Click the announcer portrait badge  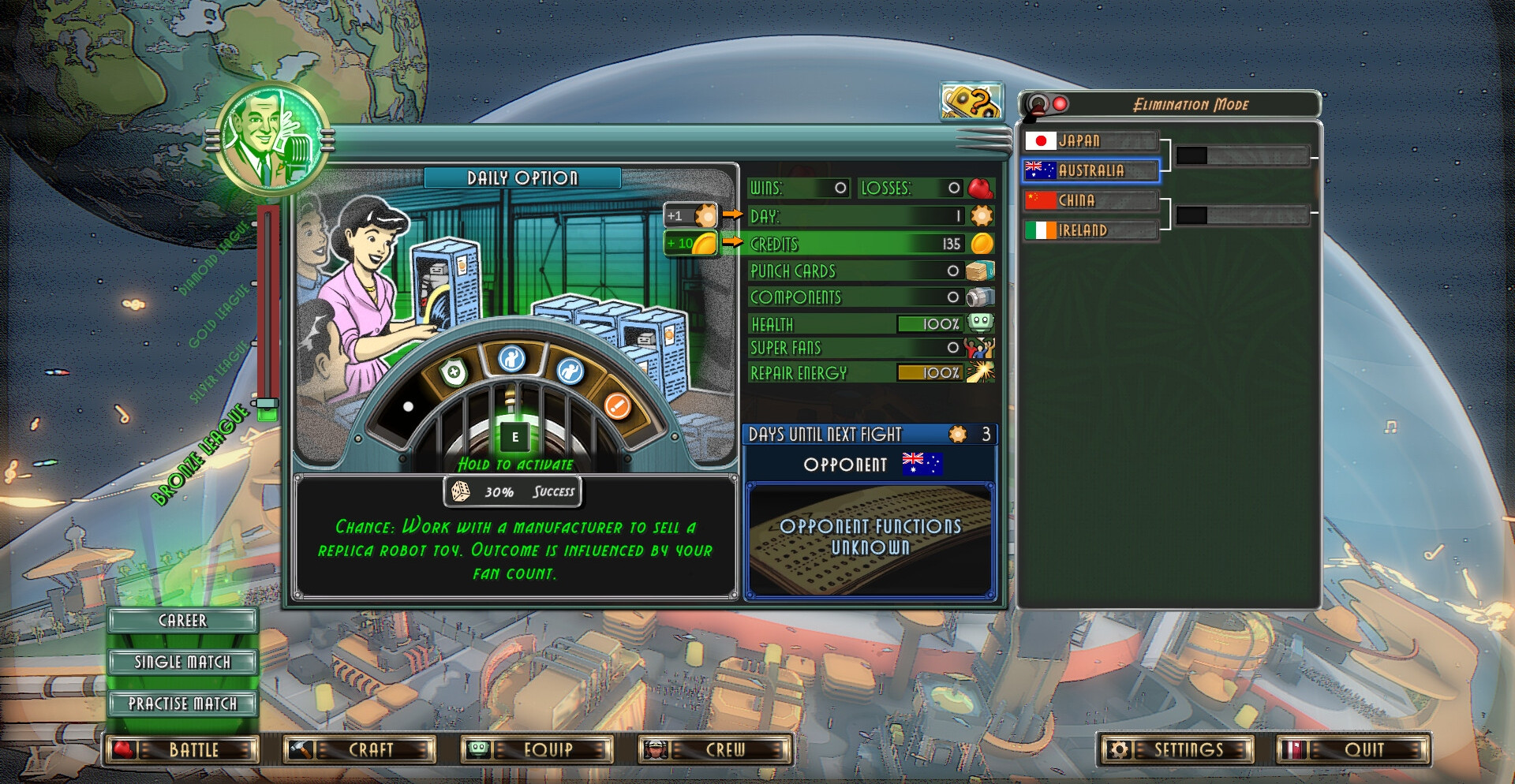tap(271, 138)
